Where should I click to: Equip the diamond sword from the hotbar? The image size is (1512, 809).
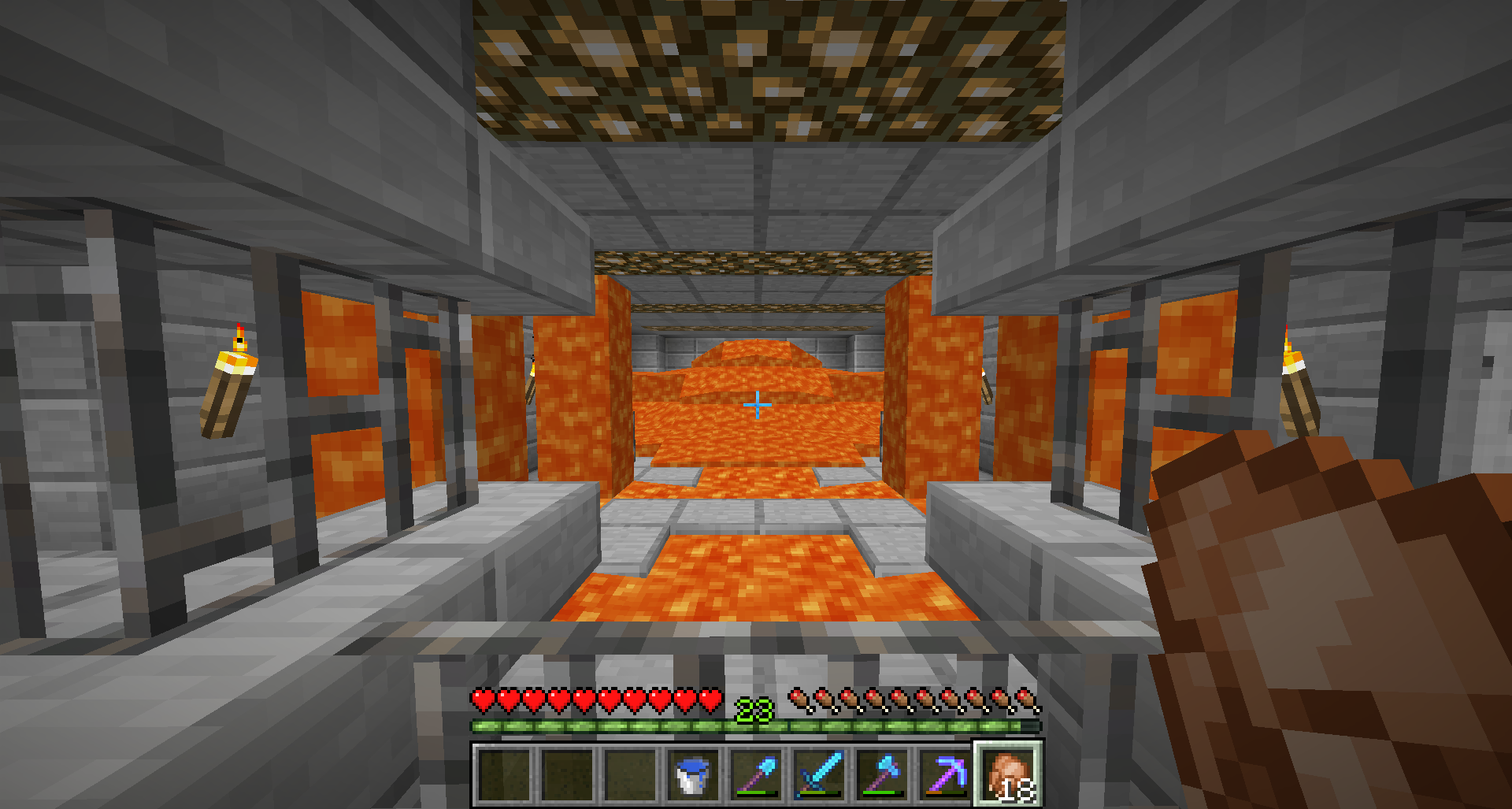[820, 774]
